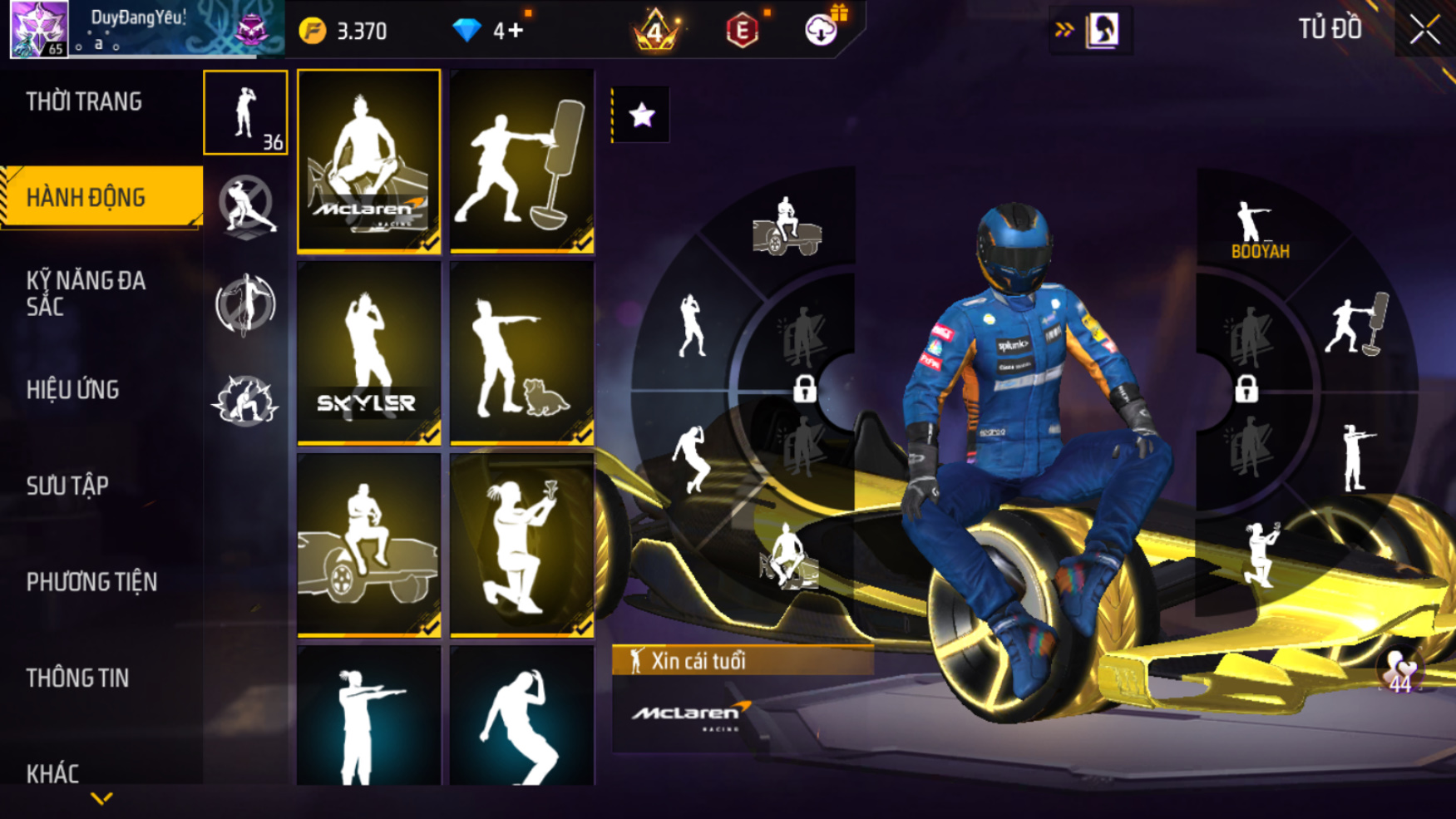Select the kneeling rose proposal emote card
Image resolution: width=1456 pixels, height=819 pixels.
coord(521,545)
